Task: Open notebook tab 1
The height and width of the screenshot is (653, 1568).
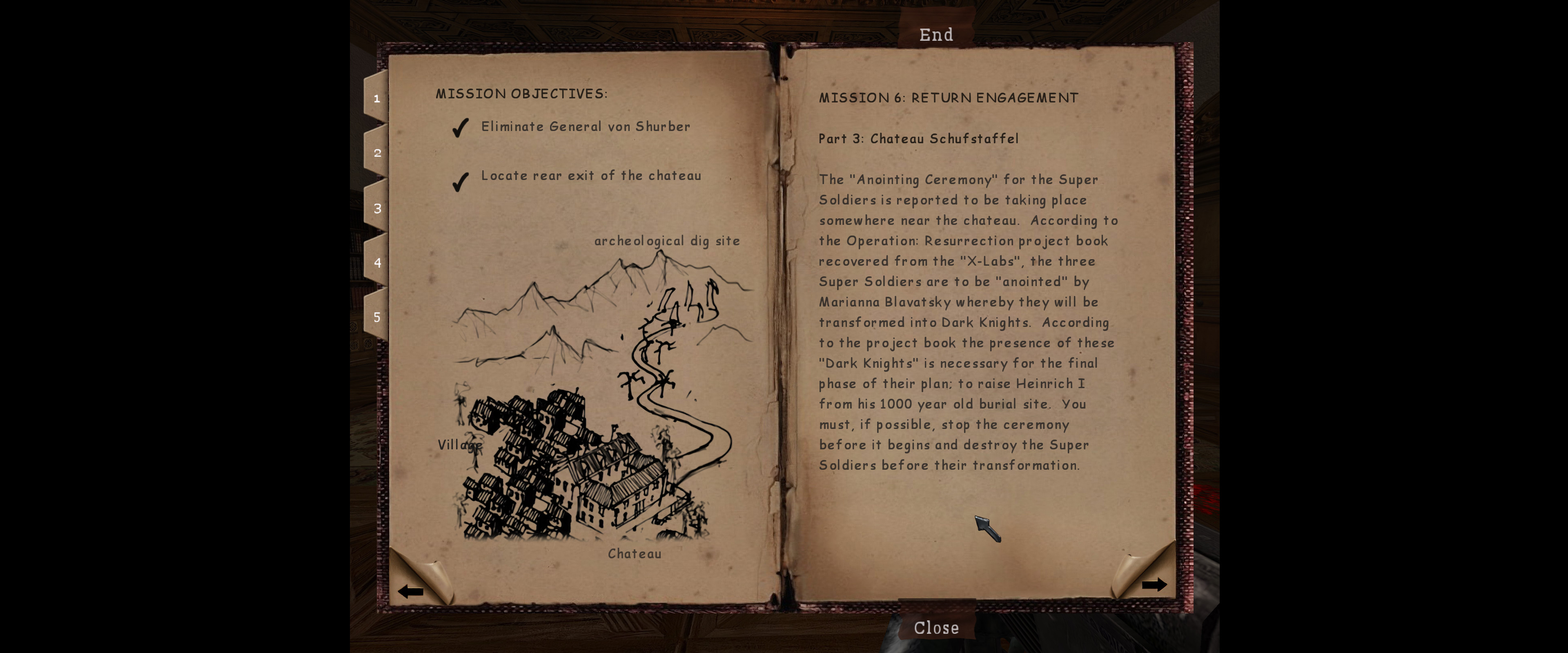Action: (x=377, y=99)
